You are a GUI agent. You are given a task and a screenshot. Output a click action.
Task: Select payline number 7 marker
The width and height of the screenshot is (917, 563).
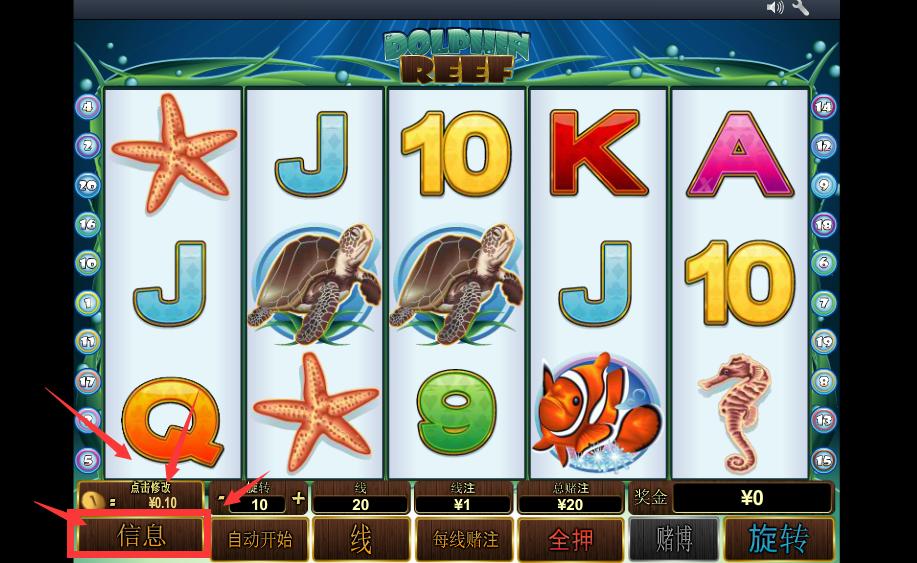tap(824, 302)
